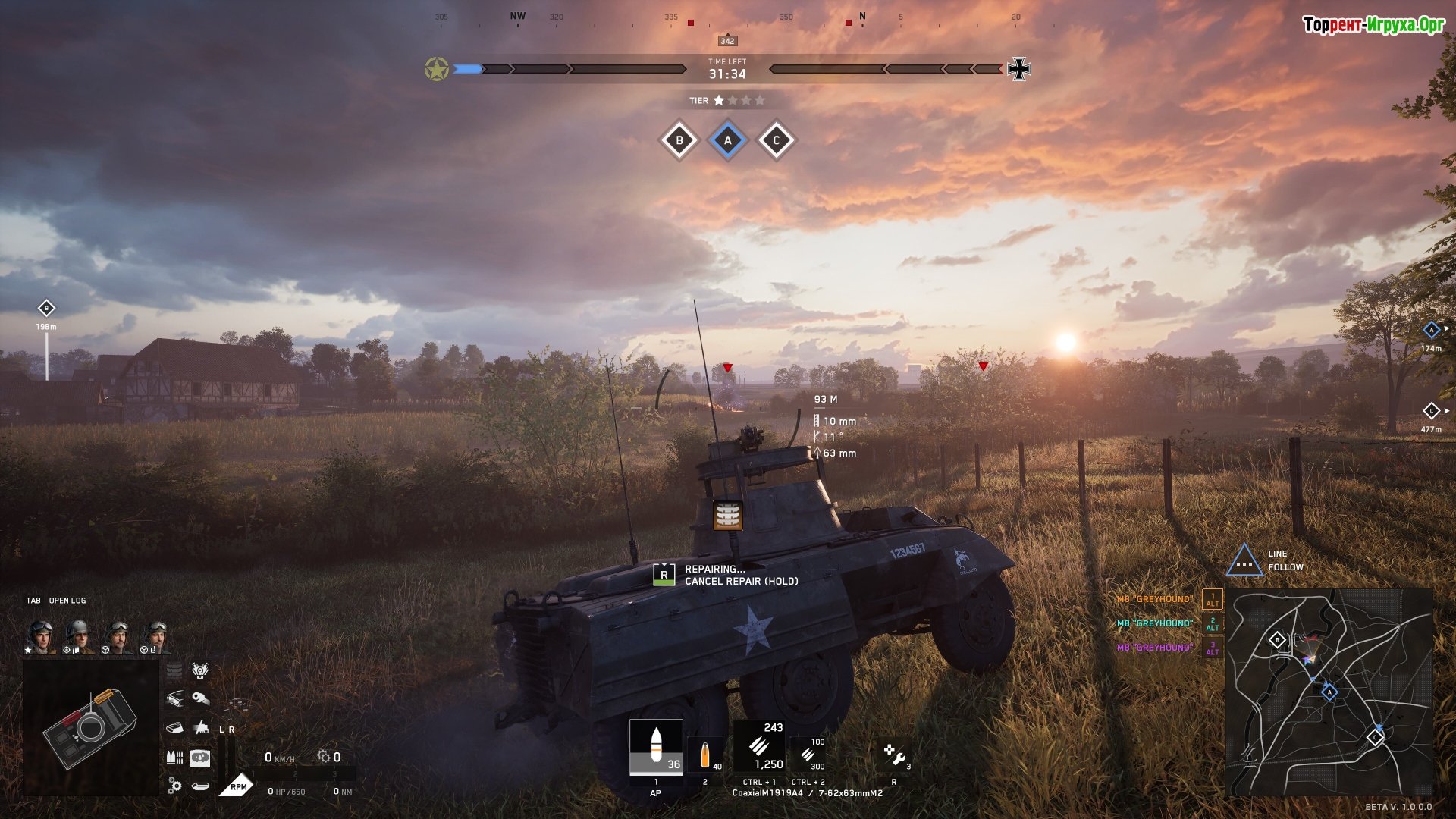
Task: Select capture point B diamond in the top HUD
Action: (679, 140)
